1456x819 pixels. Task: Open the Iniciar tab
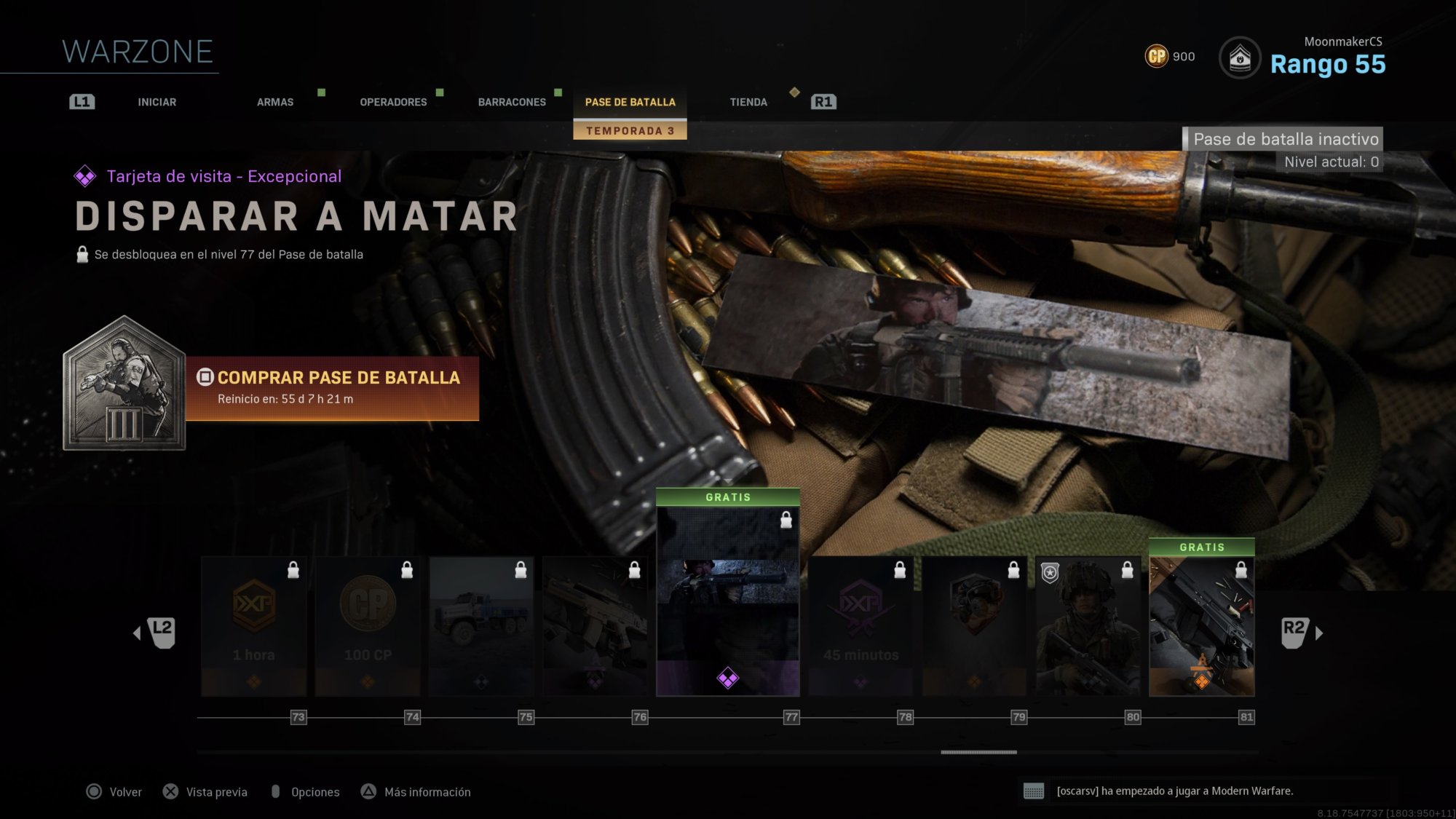tap(157, 102)
